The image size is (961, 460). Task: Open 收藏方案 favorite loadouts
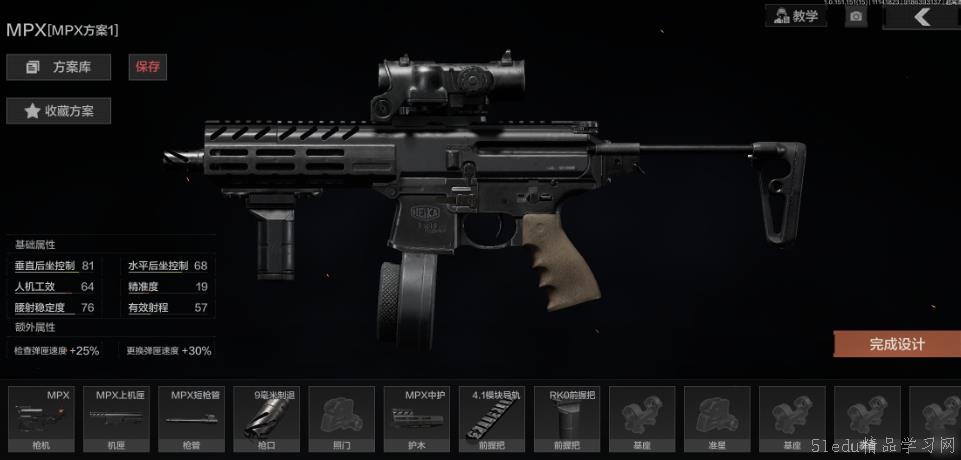[x=58, y=111]
